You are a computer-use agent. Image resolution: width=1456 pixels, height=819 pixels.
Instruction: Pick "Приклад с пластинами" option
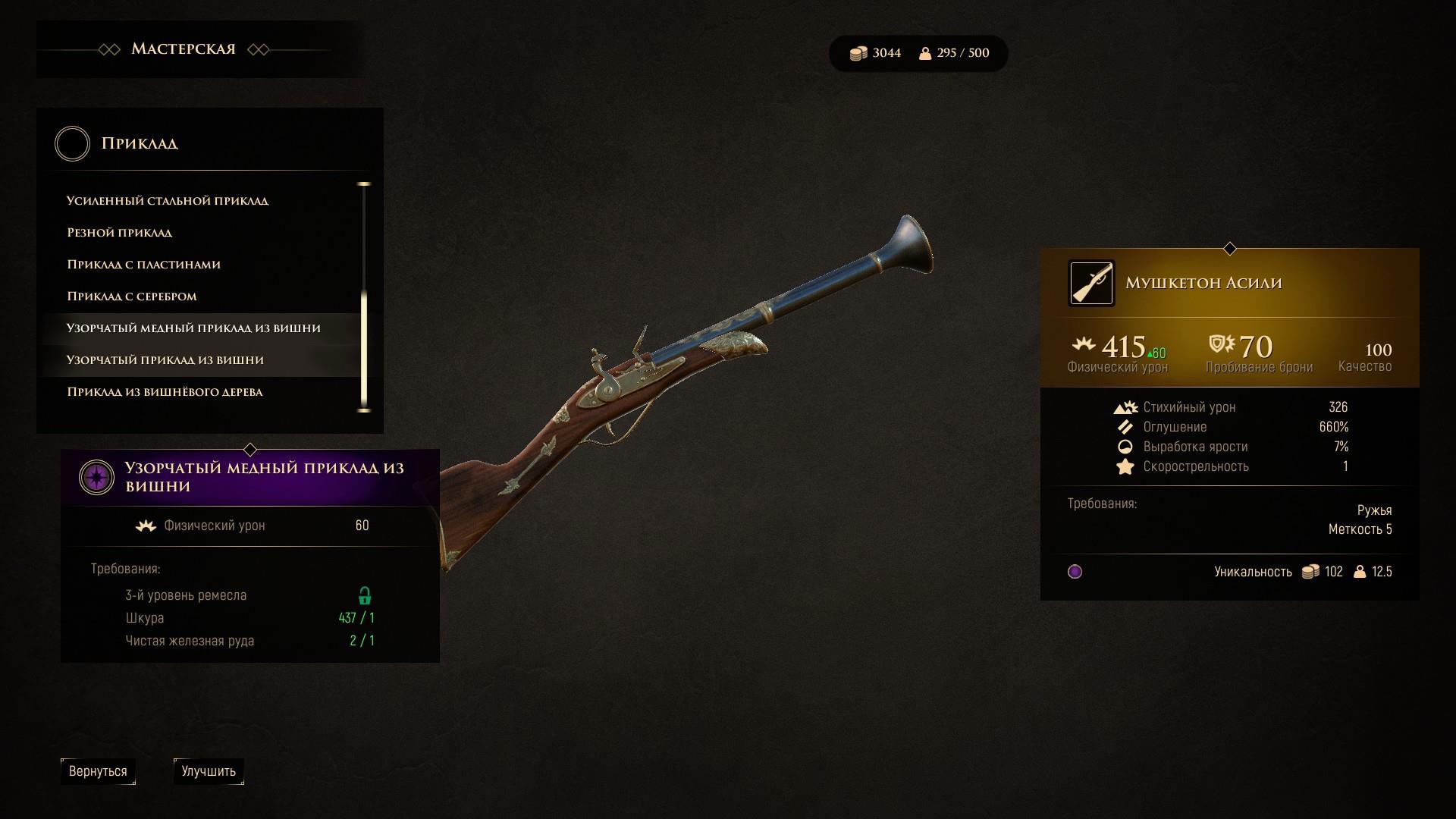(144, 265)
